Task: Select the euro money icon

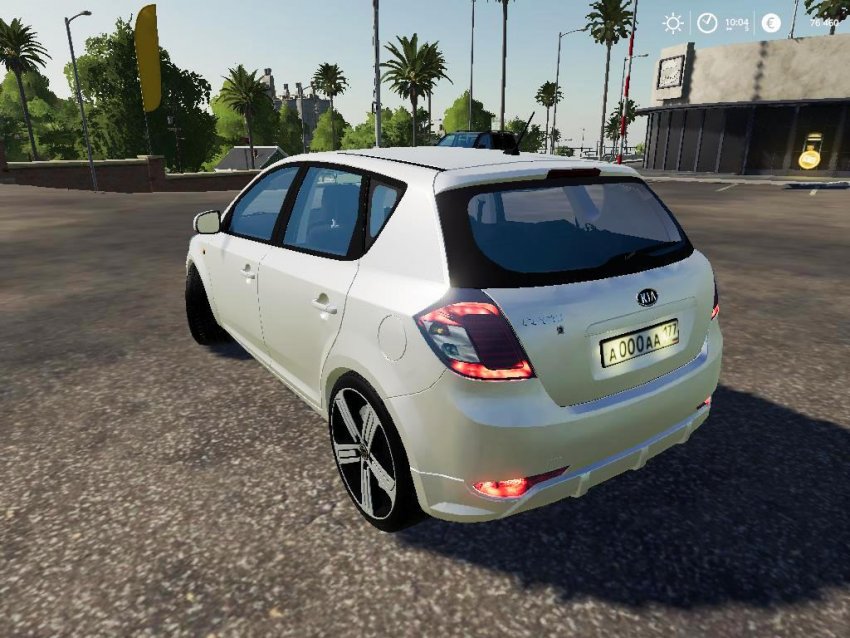Action: (x=771, y=23)
